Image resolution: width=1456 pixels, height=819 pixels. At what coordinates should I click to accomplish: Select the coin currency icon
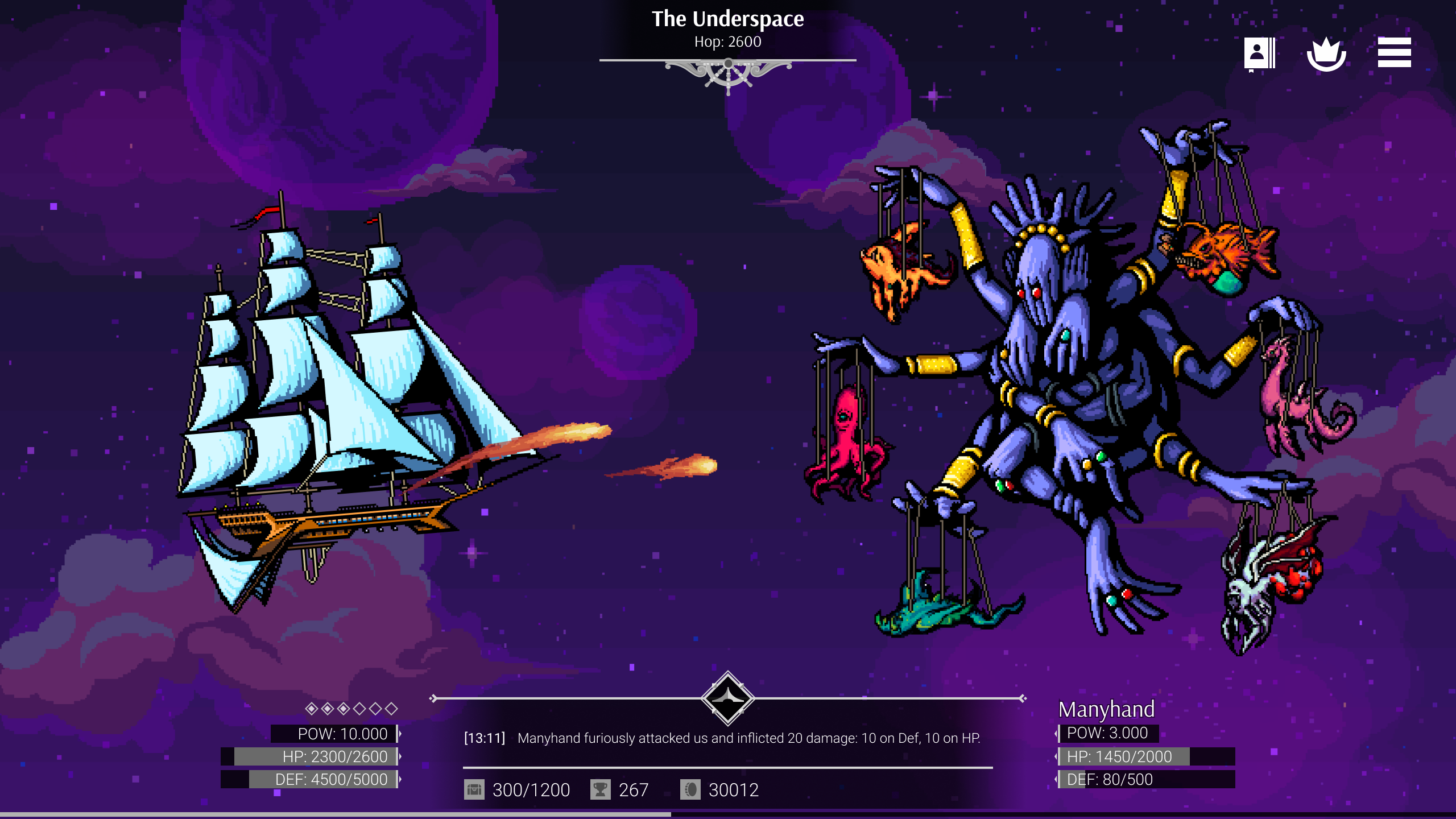[x=690, y=789]
